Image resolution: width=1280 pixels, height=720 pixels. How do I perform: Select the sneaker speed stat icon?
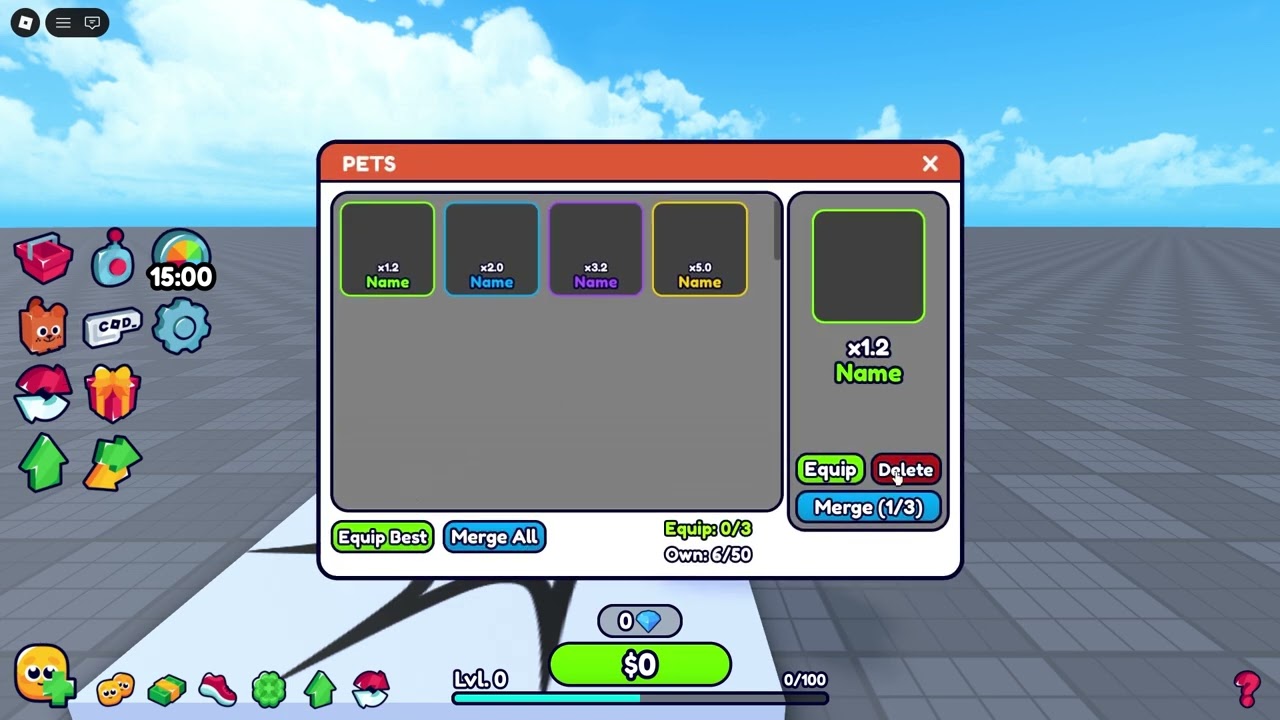[218, 688]
